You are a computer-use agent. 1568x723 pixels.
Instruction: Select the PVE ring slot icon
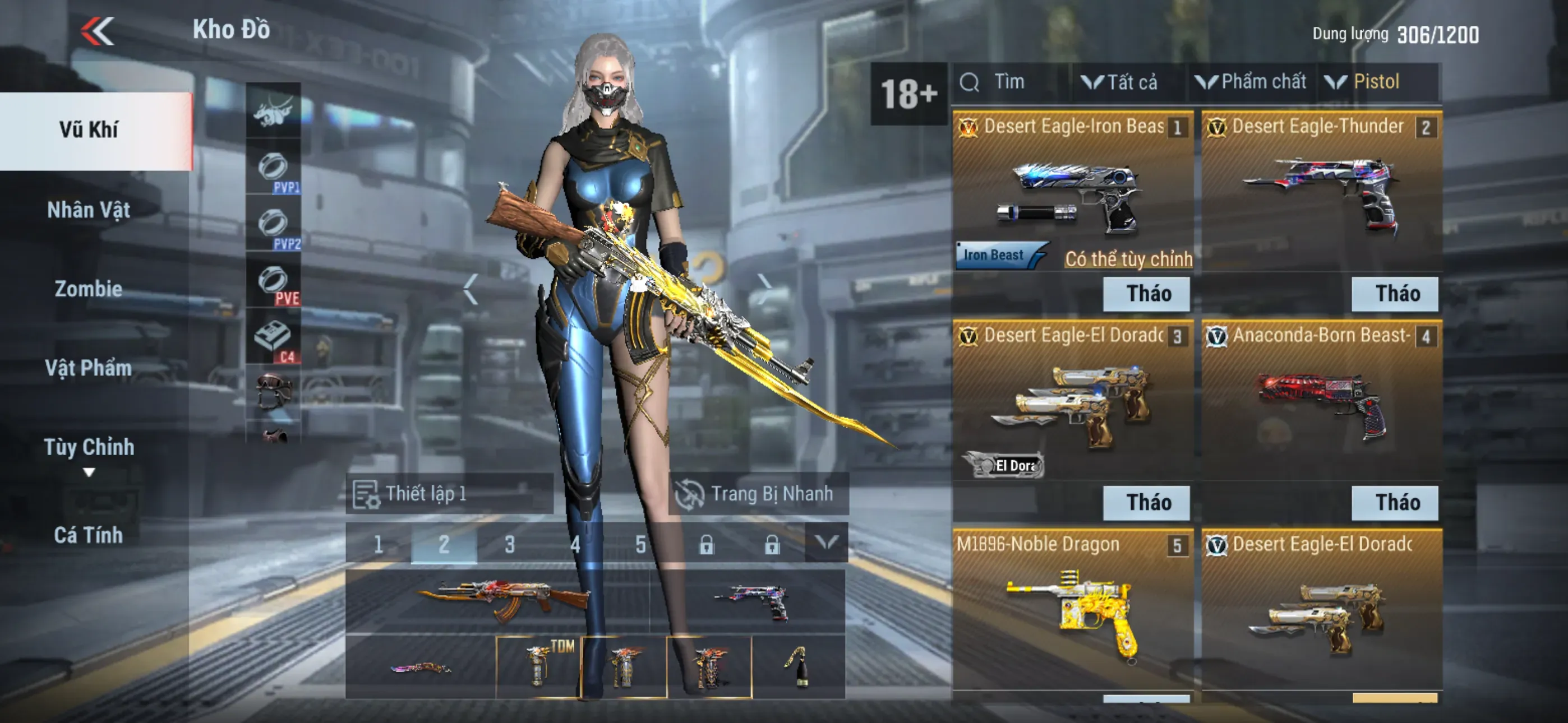[273, 283]
